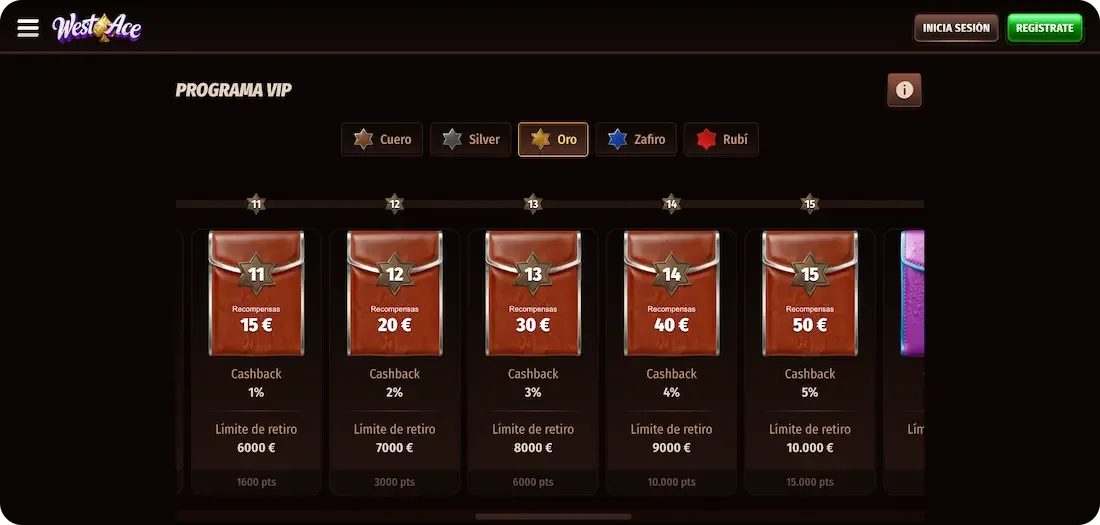Click the horizontal scrollbar below the cards
The height and width of the screenshot is (525, 1100).
[553, 517]
